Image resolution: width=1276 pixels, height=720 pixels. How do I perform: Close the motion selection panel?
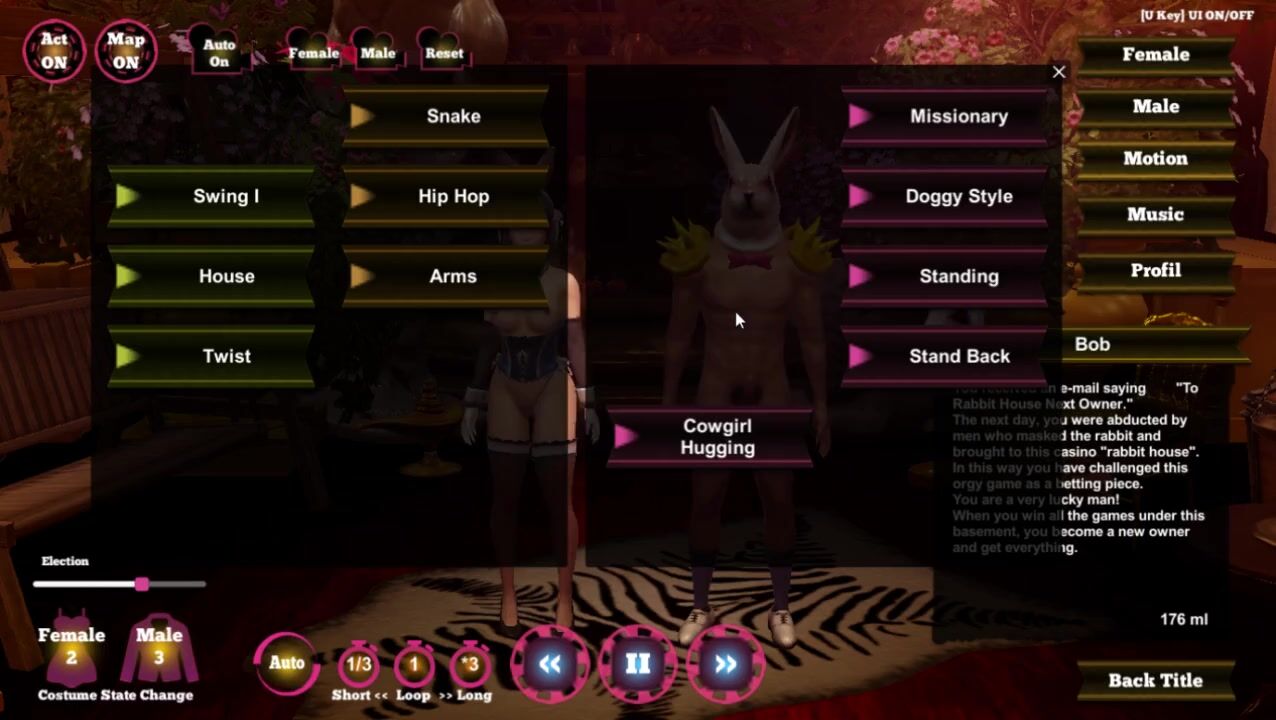click(1059, 72)
